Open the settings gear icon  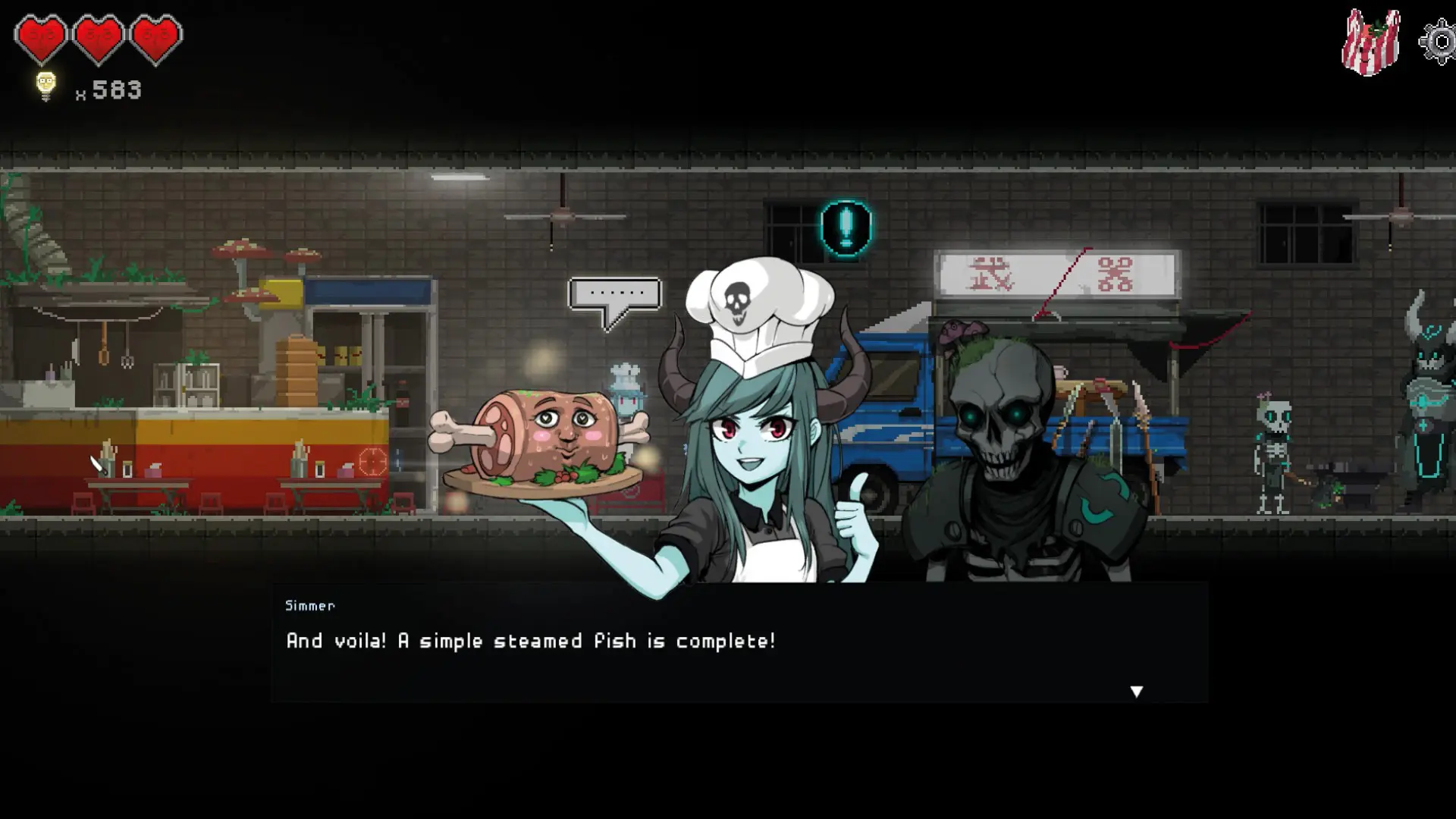(x=1439, y=42)
